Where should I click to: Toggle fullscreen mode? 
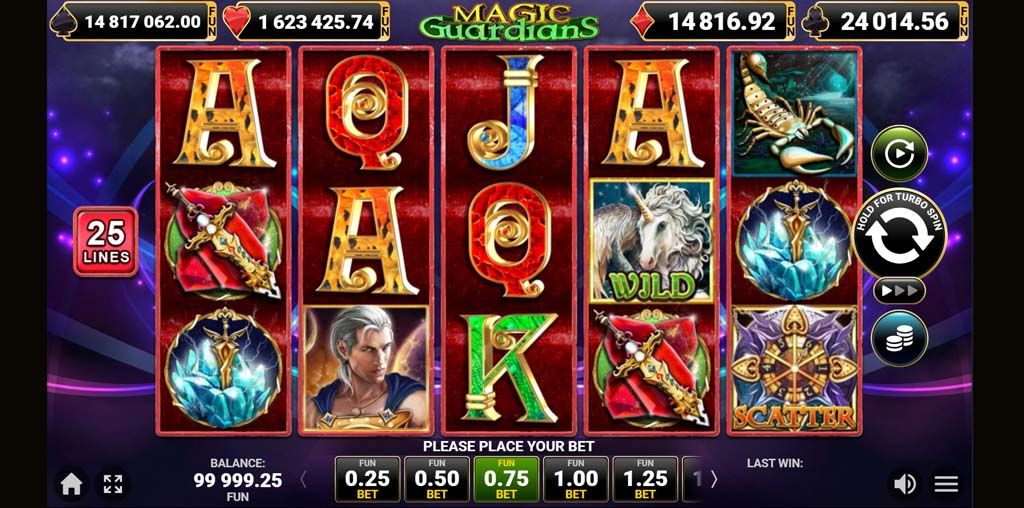113,484
